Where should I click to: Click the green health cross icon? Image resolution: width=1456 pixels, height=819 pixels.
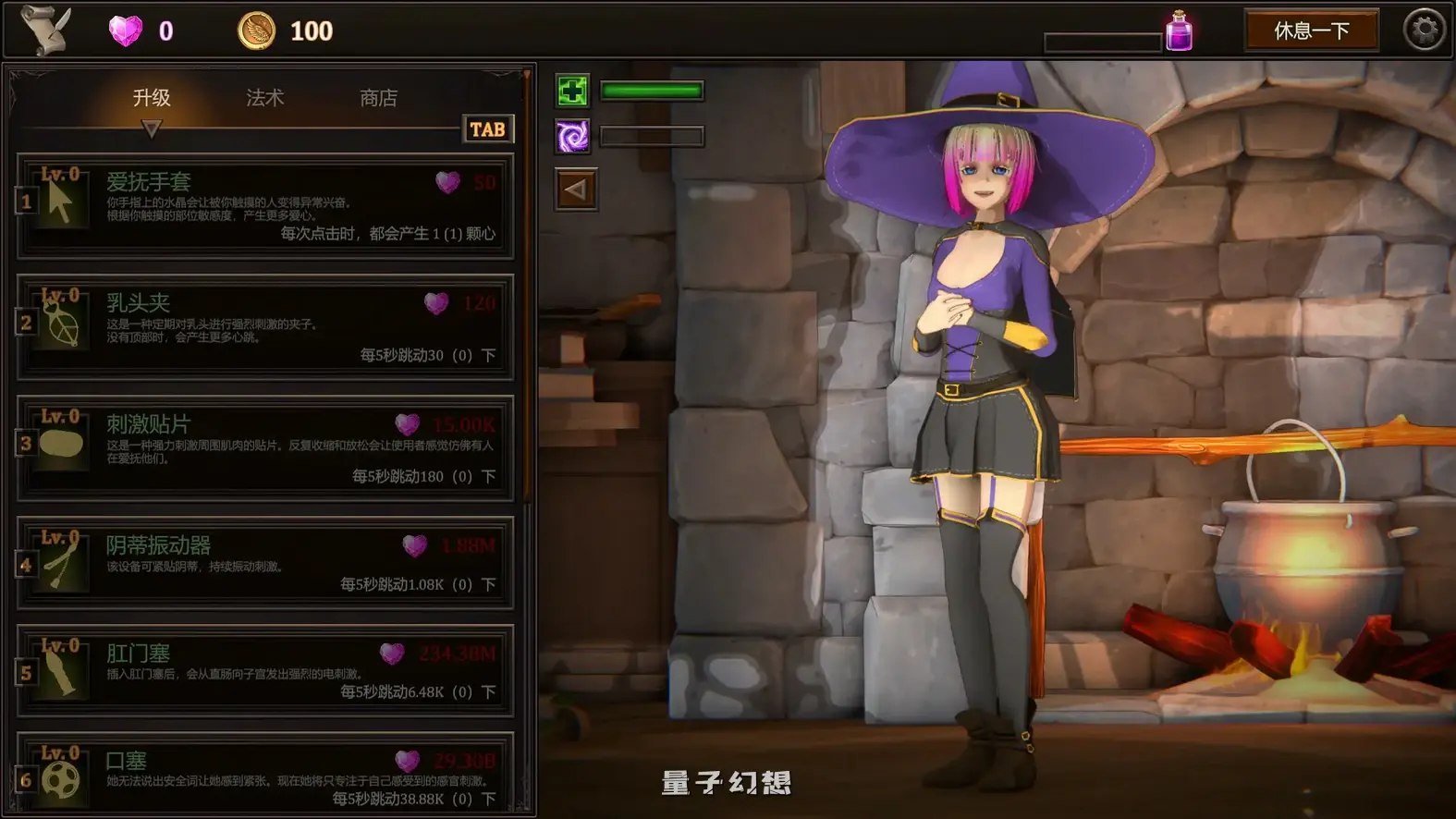[571, 92]
